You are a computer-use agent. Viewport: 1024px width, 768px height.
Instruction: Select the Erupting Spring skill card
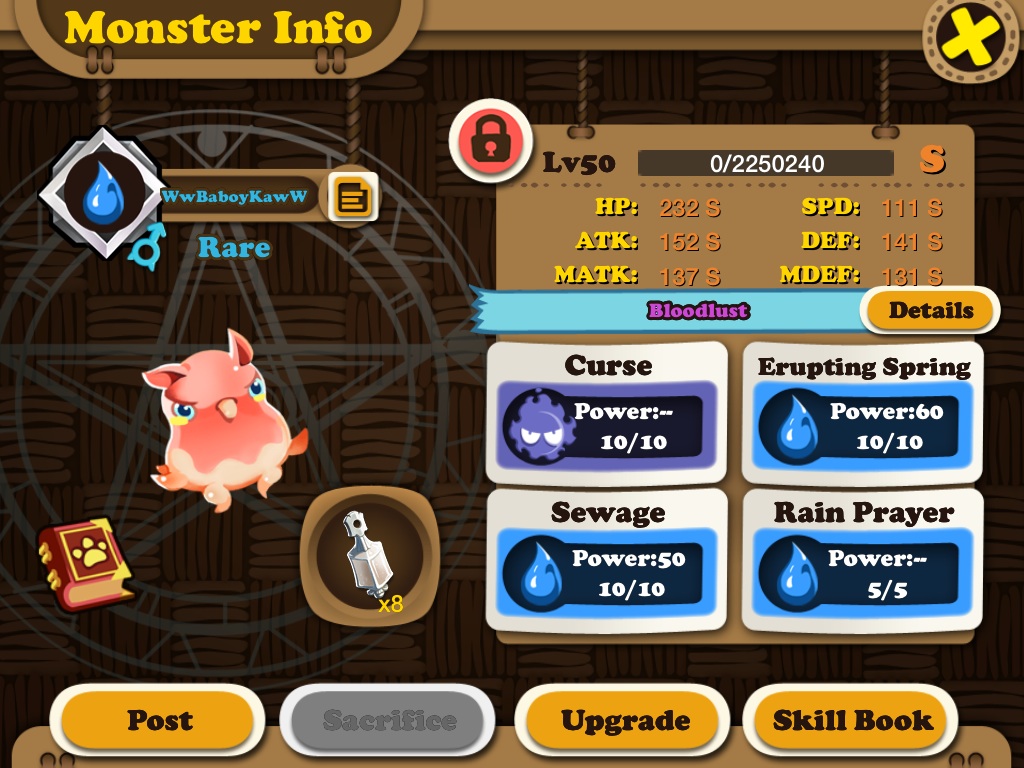click(x=864, y=413)
